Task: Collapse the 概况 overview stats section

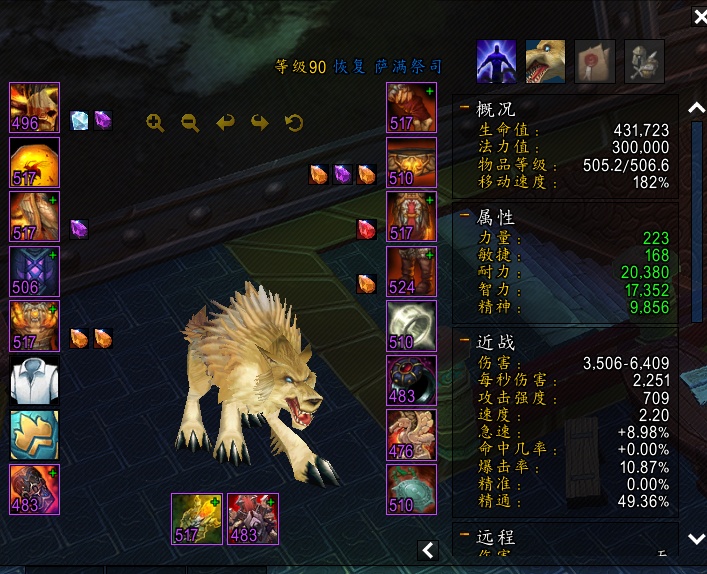Action: [464, 108]
